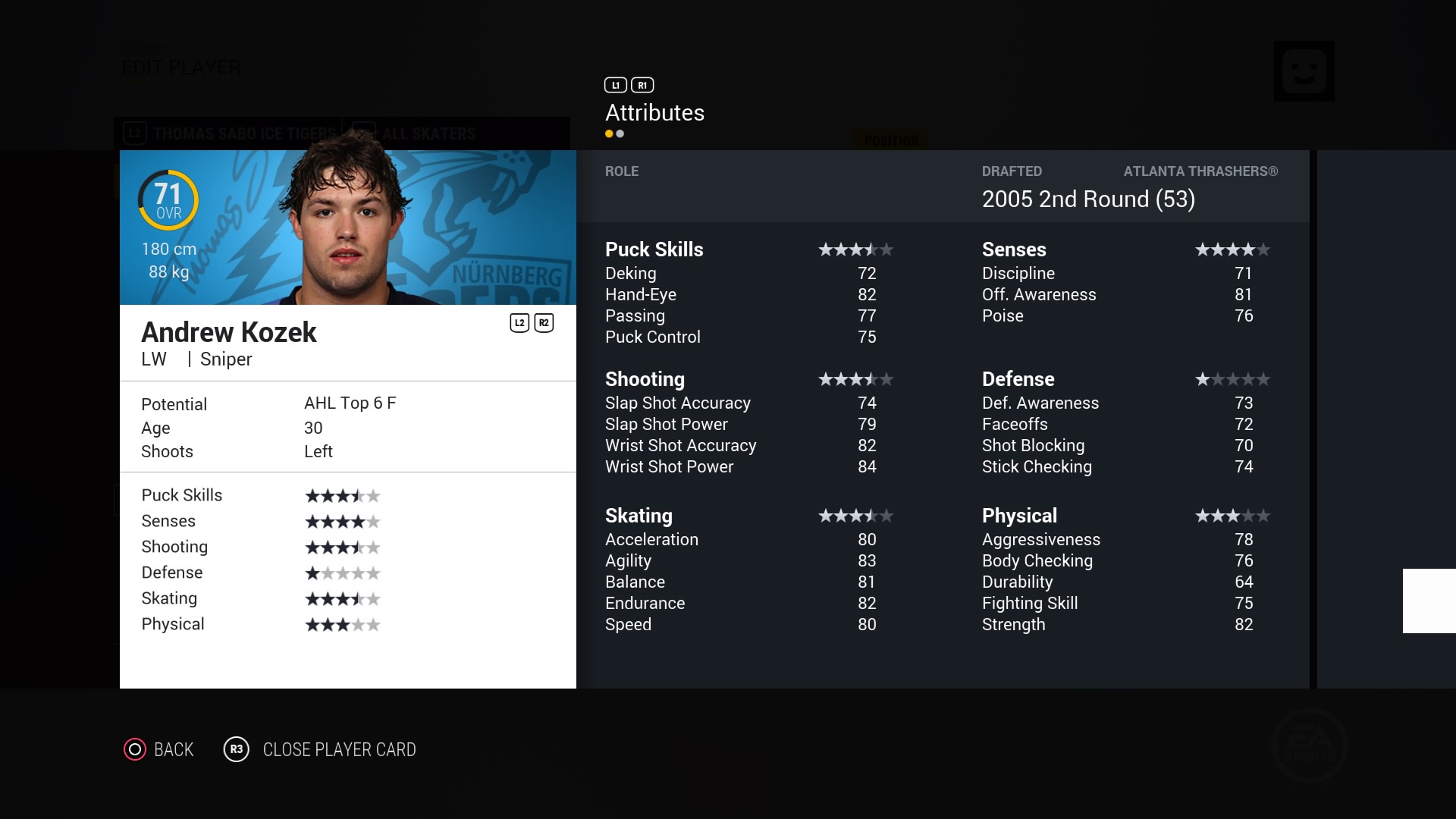Image resolution: width=1456 pixels, height=819 pixels.
Task: Select the Puck Skills attribute group heading
Action: coord(654,249)
